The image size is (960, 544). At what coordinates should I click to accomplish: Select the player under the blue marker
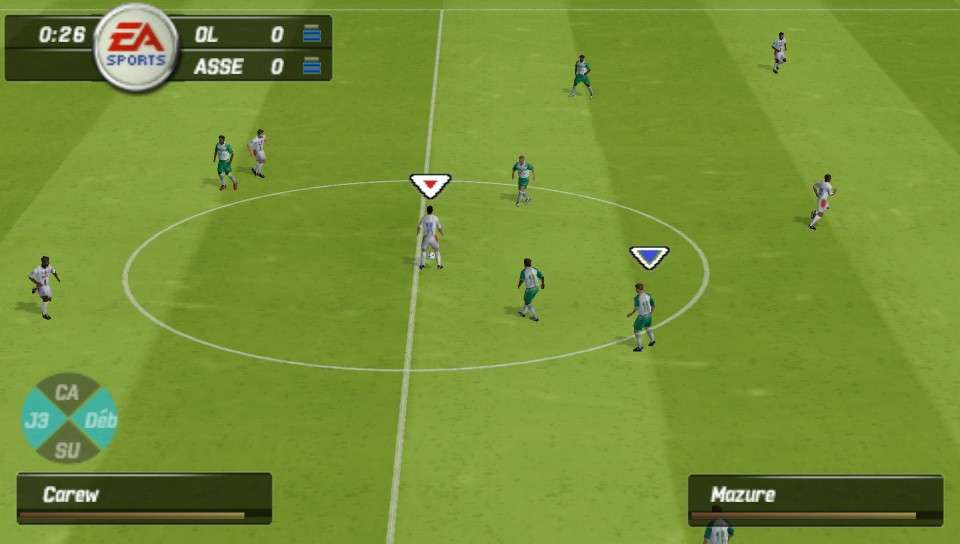click(x=643, y=315)
